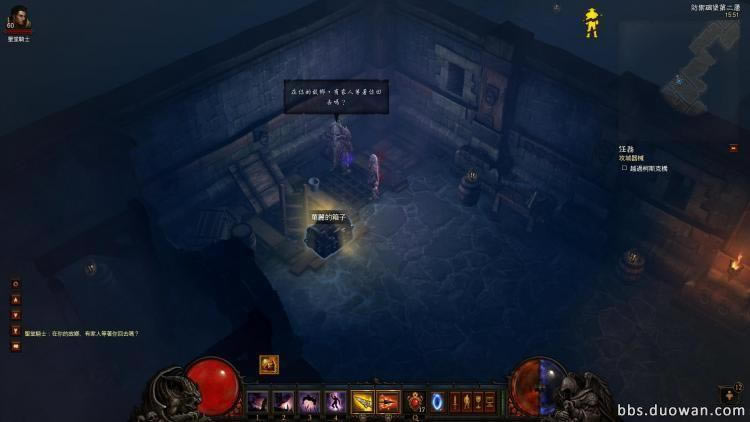Click the active buff icon above hotbar
The image size is (750, 422).
pos(269,365)
